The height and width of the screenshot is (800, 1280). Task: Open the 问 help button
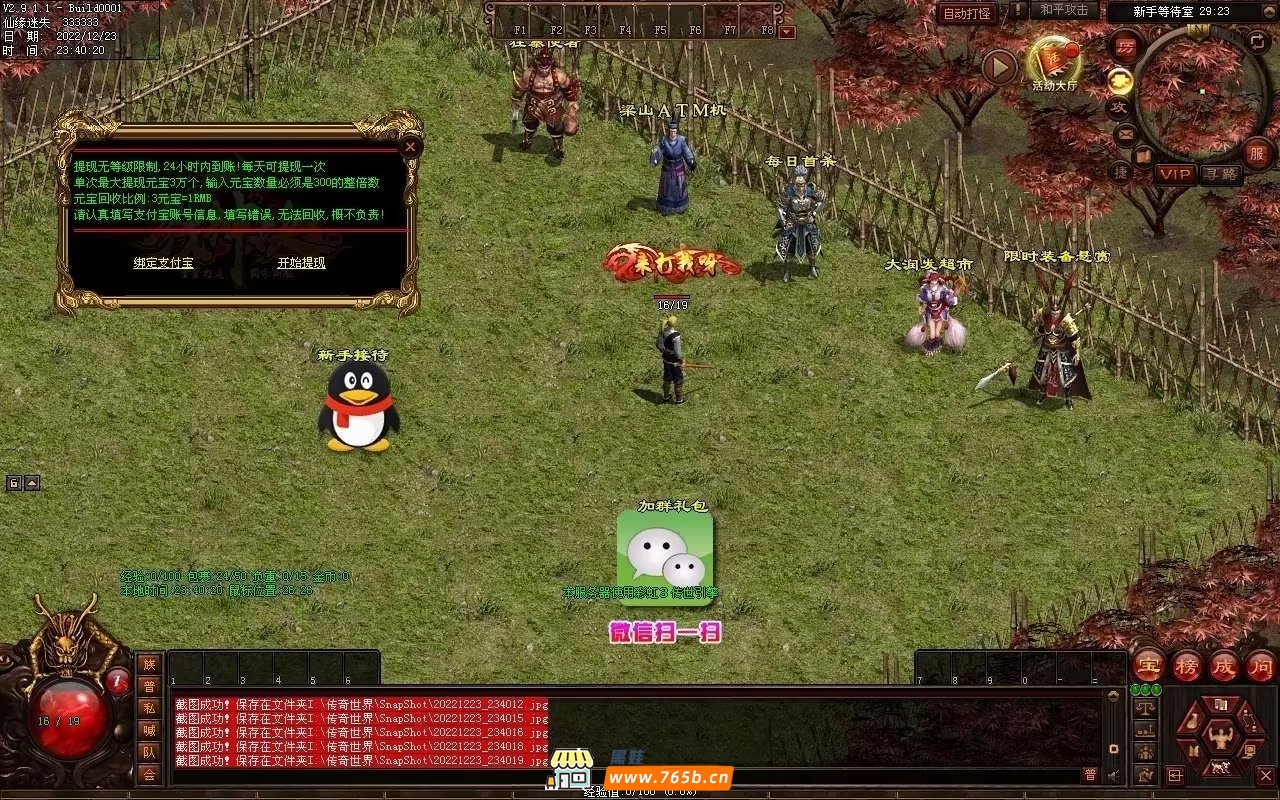click(1261, 666)
